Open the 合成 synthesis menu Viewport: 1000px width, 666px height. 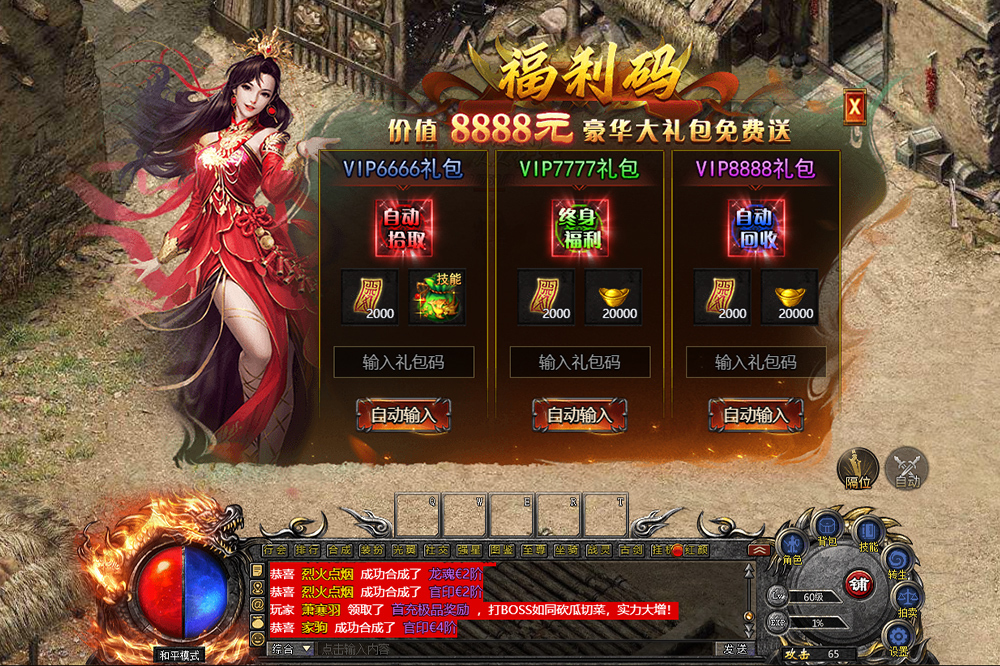pyautogui.click(x=339, y=549)
